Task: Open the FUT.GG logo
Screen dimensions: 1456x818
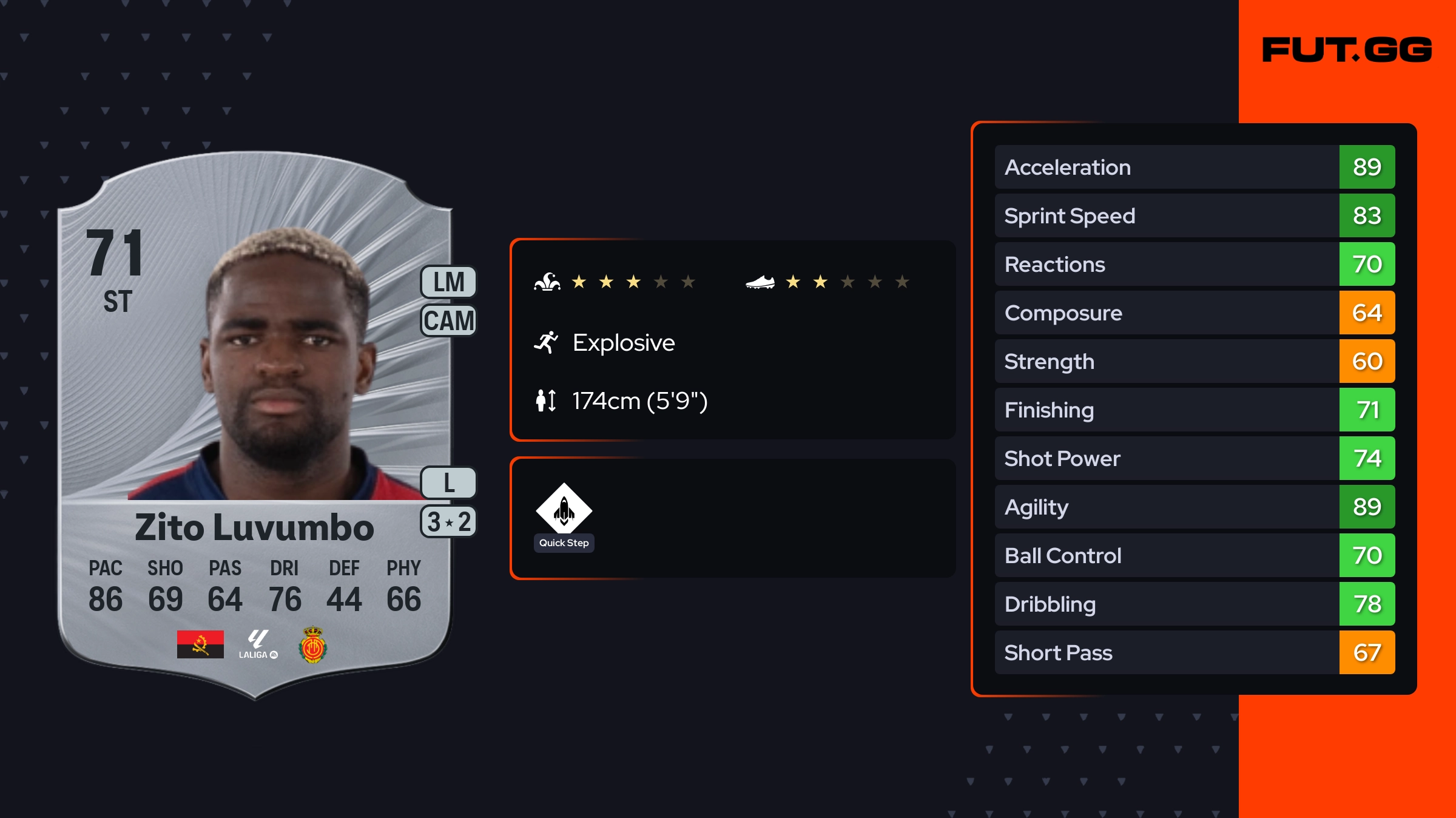Action: [x=1347, y=50]
